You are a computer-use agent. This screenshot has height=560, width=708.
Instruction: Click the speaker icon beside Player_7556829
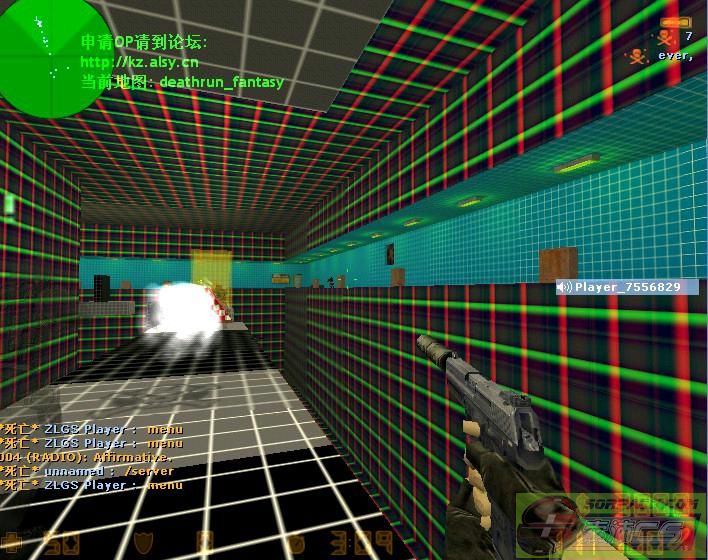[x=565, y=287]
